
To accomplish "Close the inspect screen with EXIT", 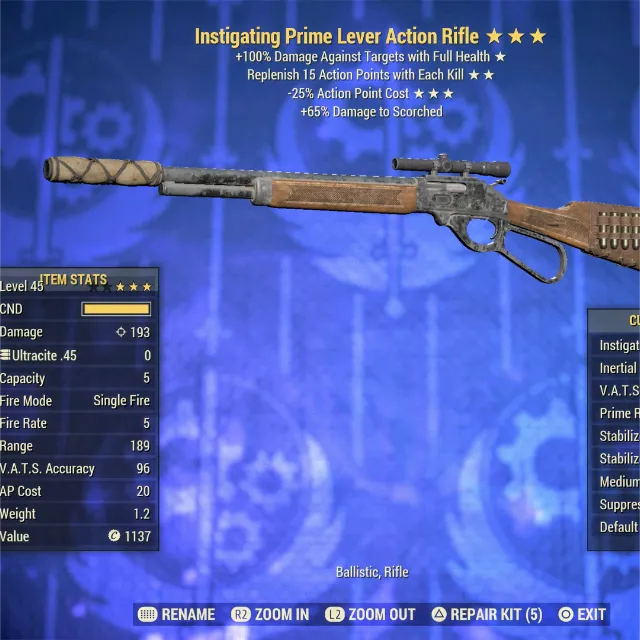I will pyautogui.click(x=582, y=614).
